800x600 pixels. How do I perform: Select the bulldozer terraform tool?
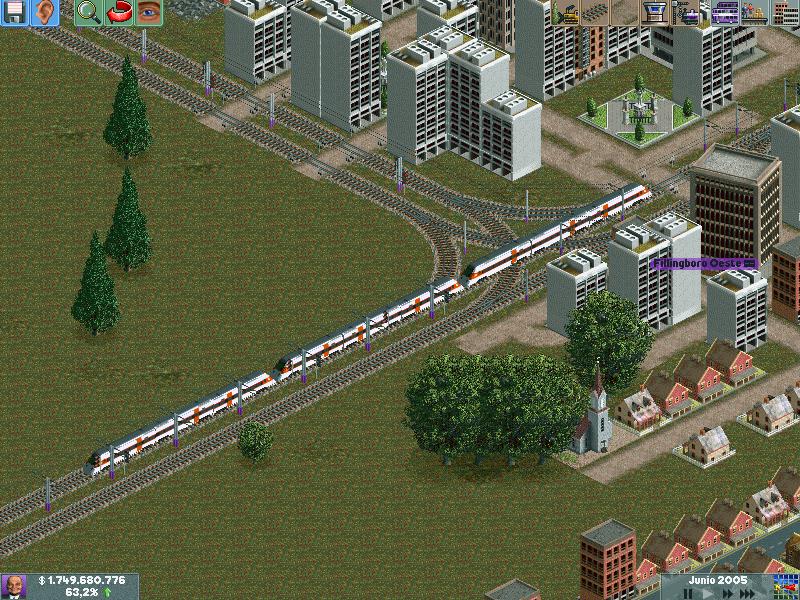[x=568, y=12]
